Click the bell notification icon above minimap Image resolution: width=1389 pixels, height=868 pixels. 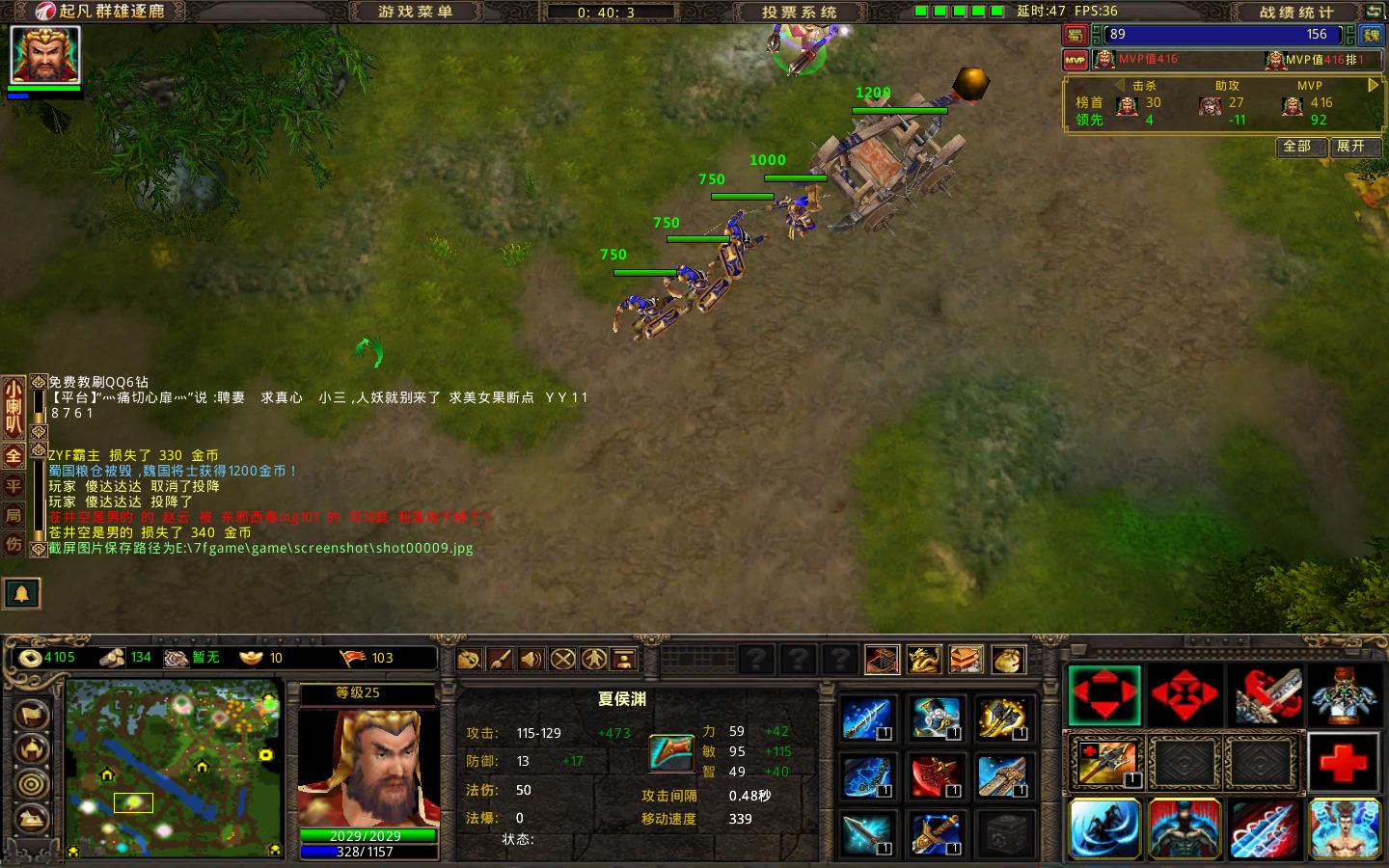[21, 594]
